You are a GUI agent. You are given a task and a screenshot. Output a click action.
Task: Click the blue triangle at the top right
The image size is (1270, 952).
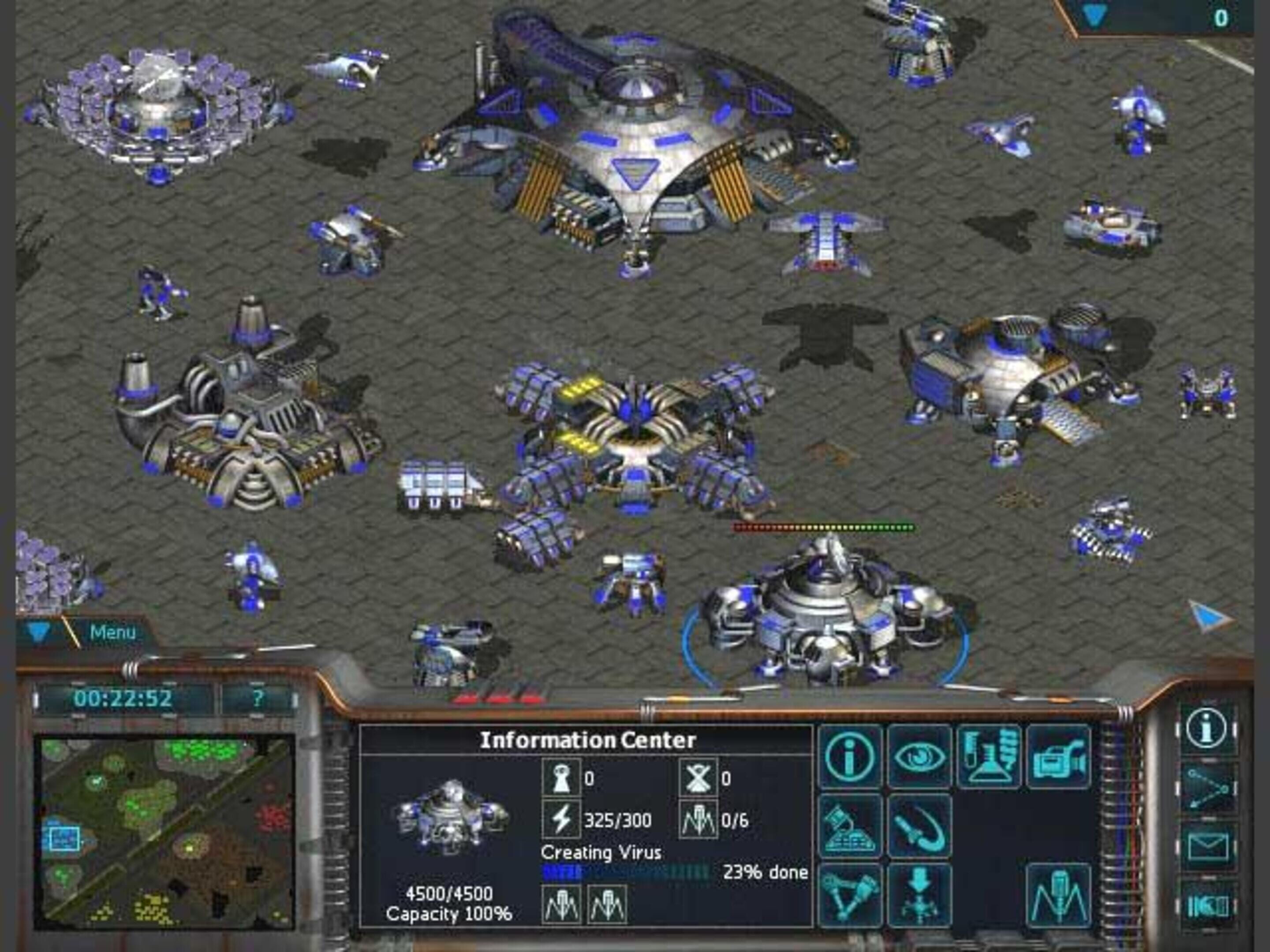[x=1094, y=17]
